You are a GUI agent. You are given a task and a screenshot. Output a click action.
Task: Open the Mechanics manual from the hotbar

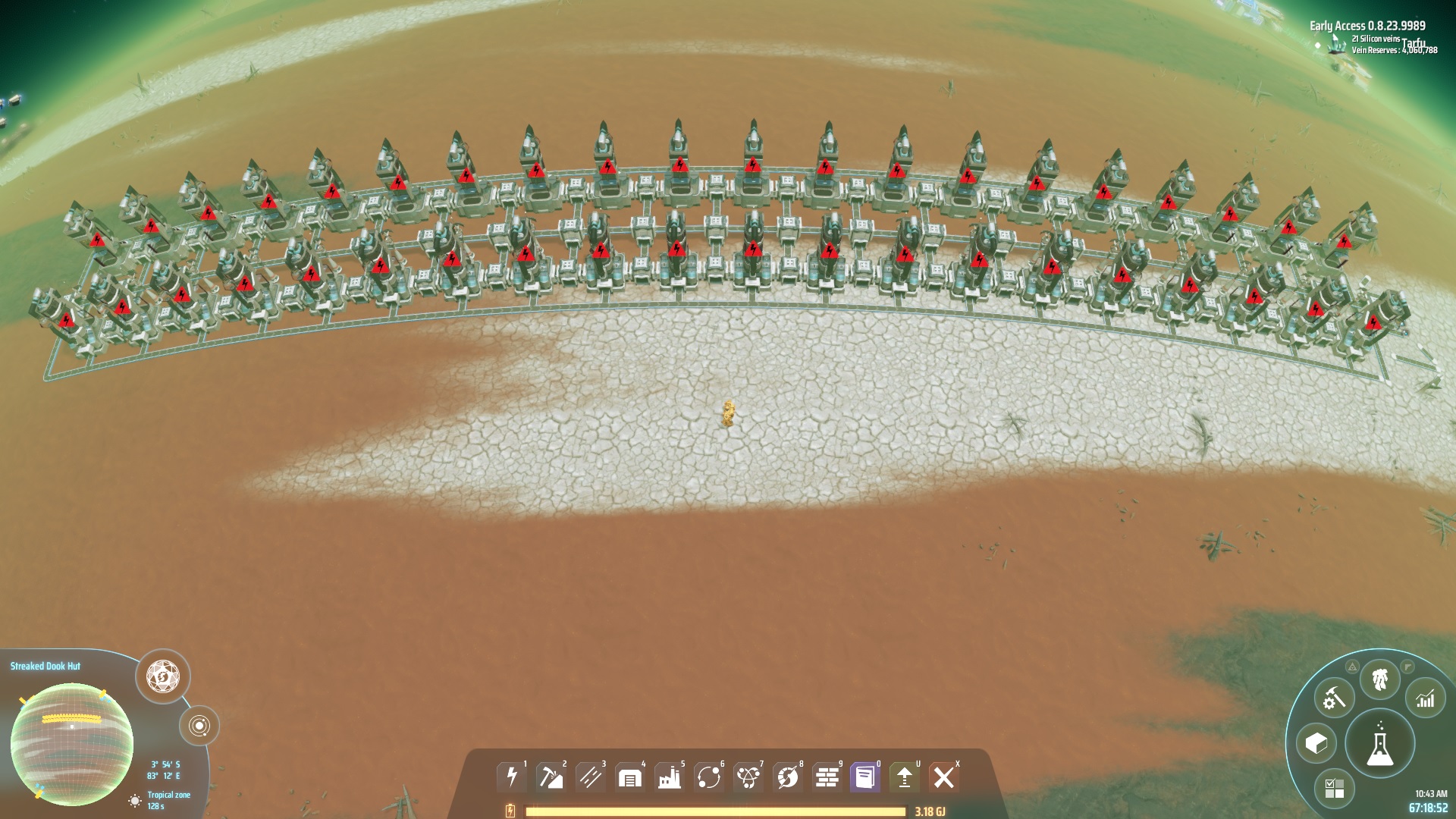[x=865, y=776]
